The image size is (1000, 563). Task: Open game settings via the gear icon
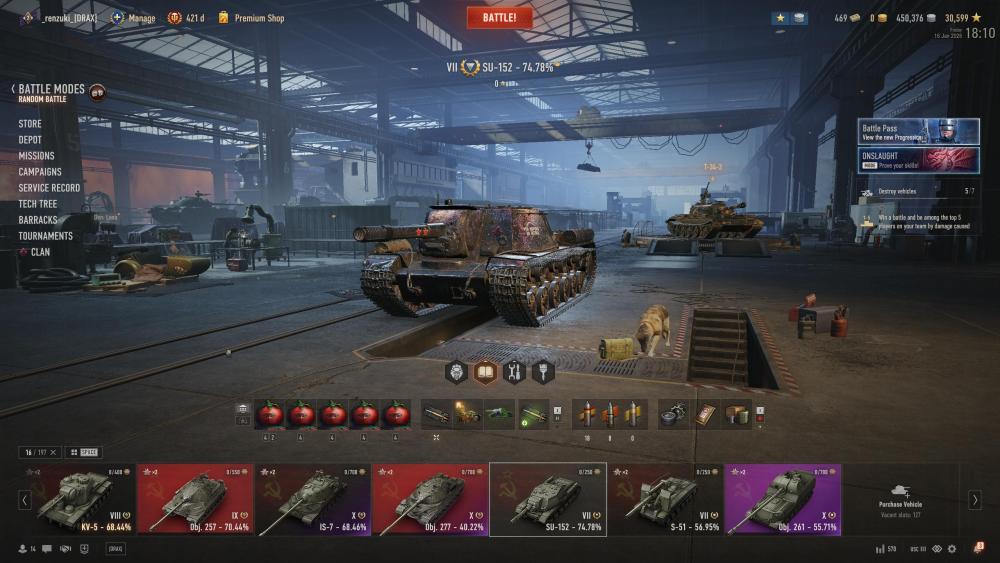click(x=952, y=549)
